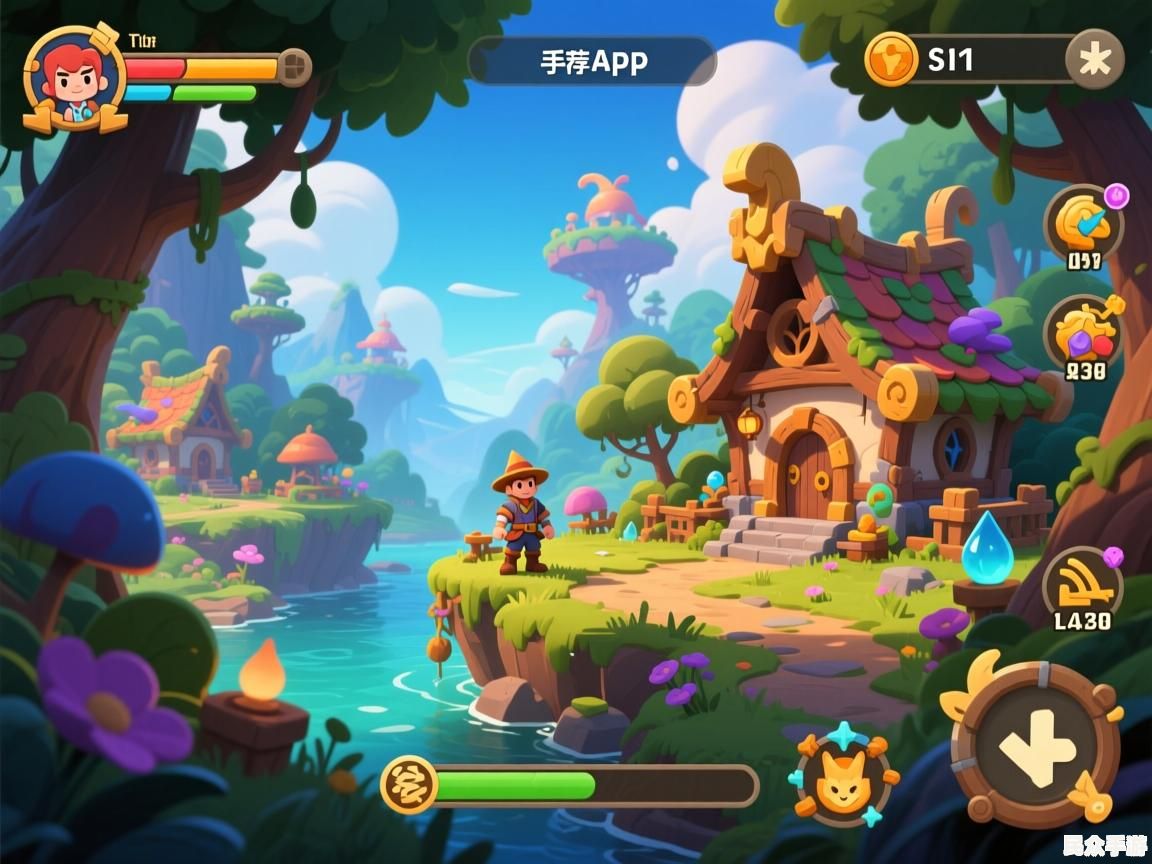Tap the gold emblem left of green bar

click(x=409, y=784)
